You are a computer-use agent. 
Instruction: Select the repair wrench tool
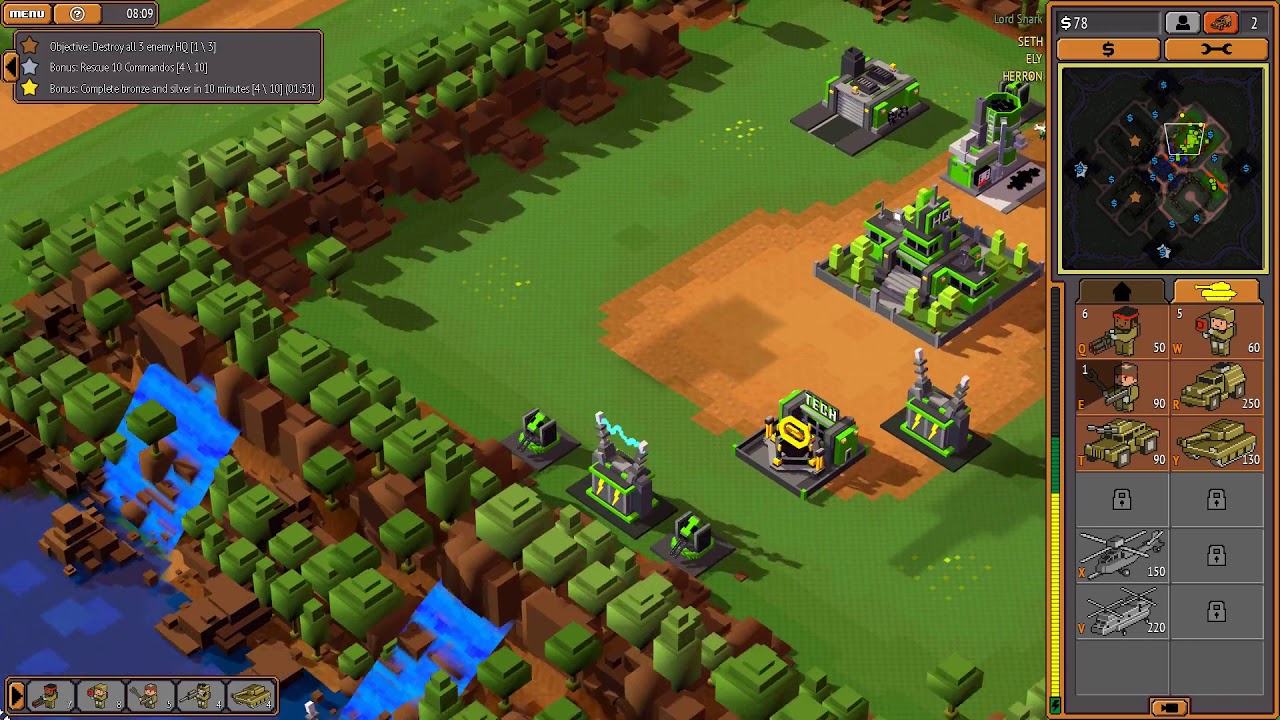click(1216, 48)
